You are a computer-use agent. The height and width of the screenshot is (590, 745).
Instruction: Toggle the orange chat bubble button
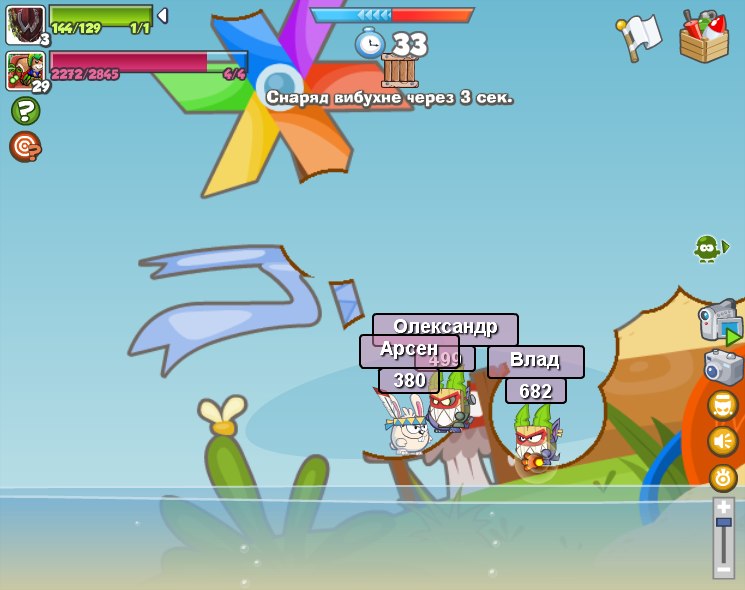pos(723,405)
